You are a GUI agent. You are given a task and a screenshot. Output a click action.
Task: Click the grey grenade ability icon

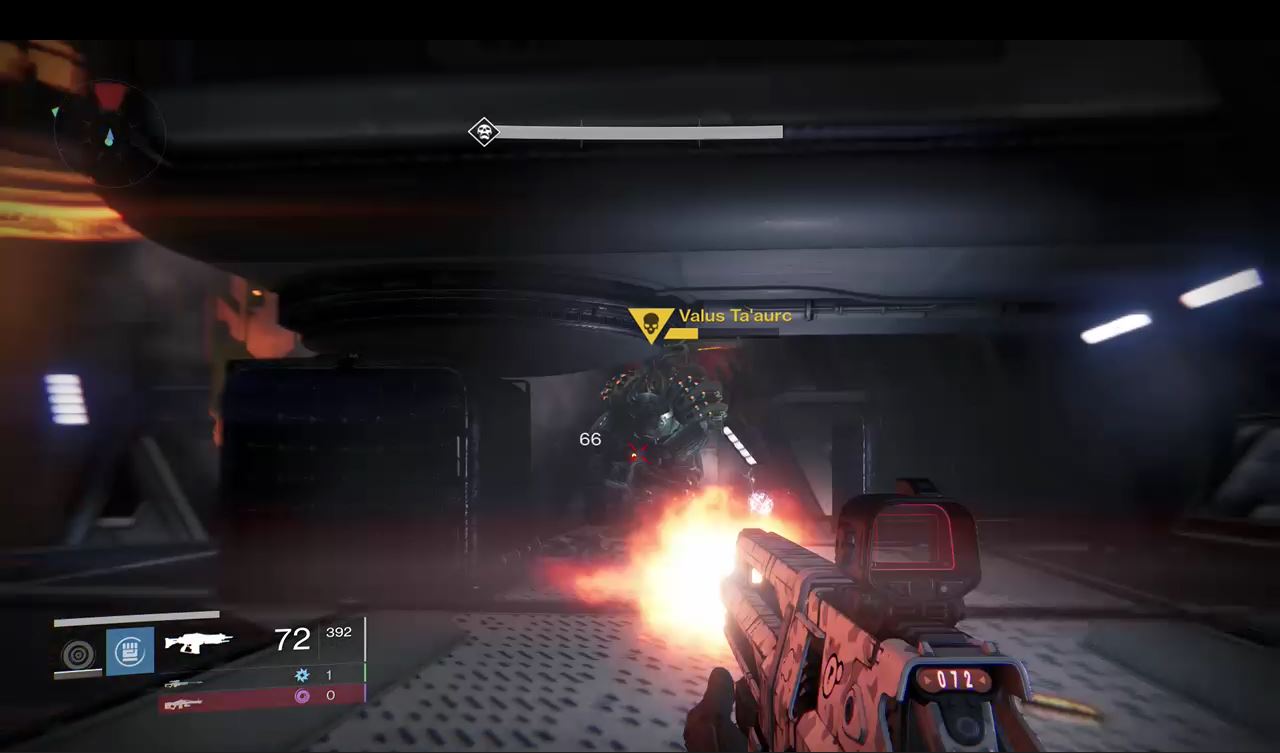tap(78, 654)
